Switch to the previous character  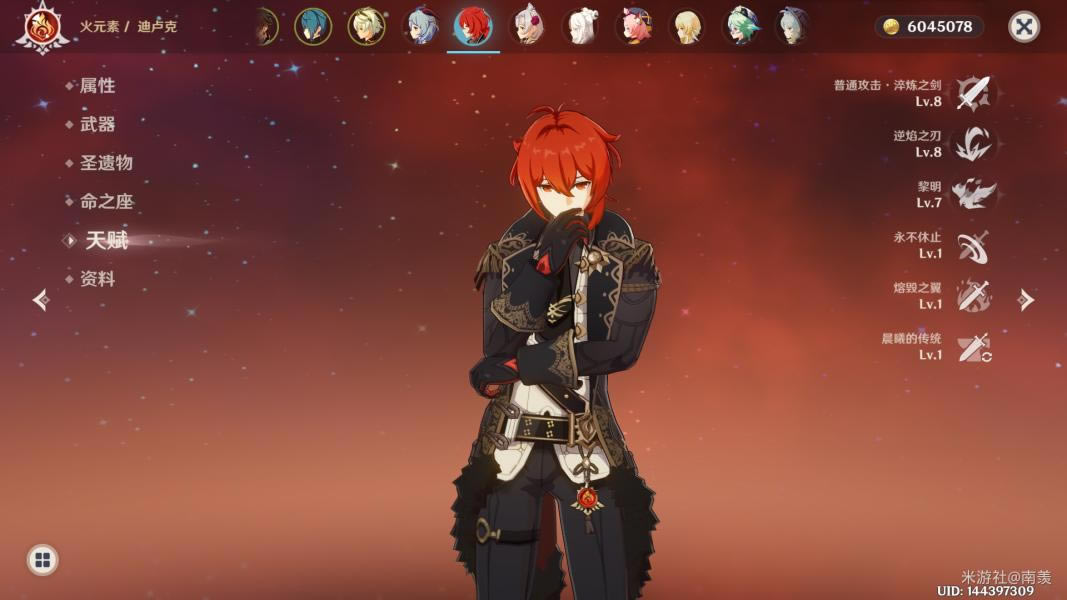(41, 300)
